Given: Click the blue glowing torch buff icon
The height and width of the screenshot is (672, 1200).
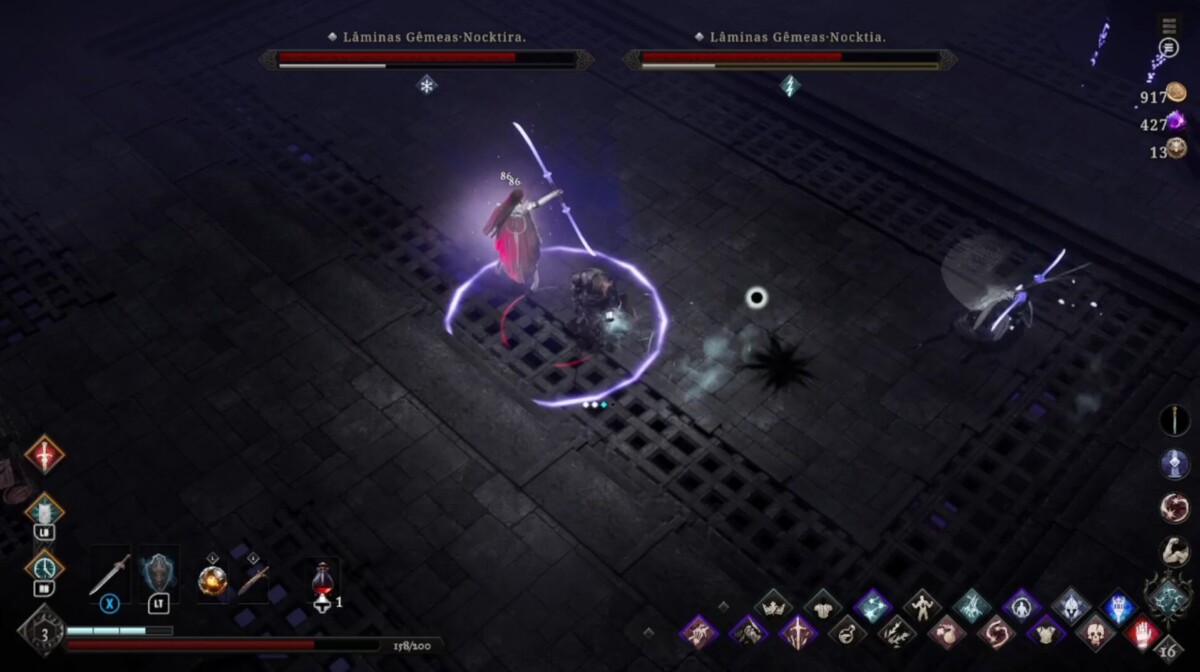Looking at the screenshot, I should point(1119,606).
